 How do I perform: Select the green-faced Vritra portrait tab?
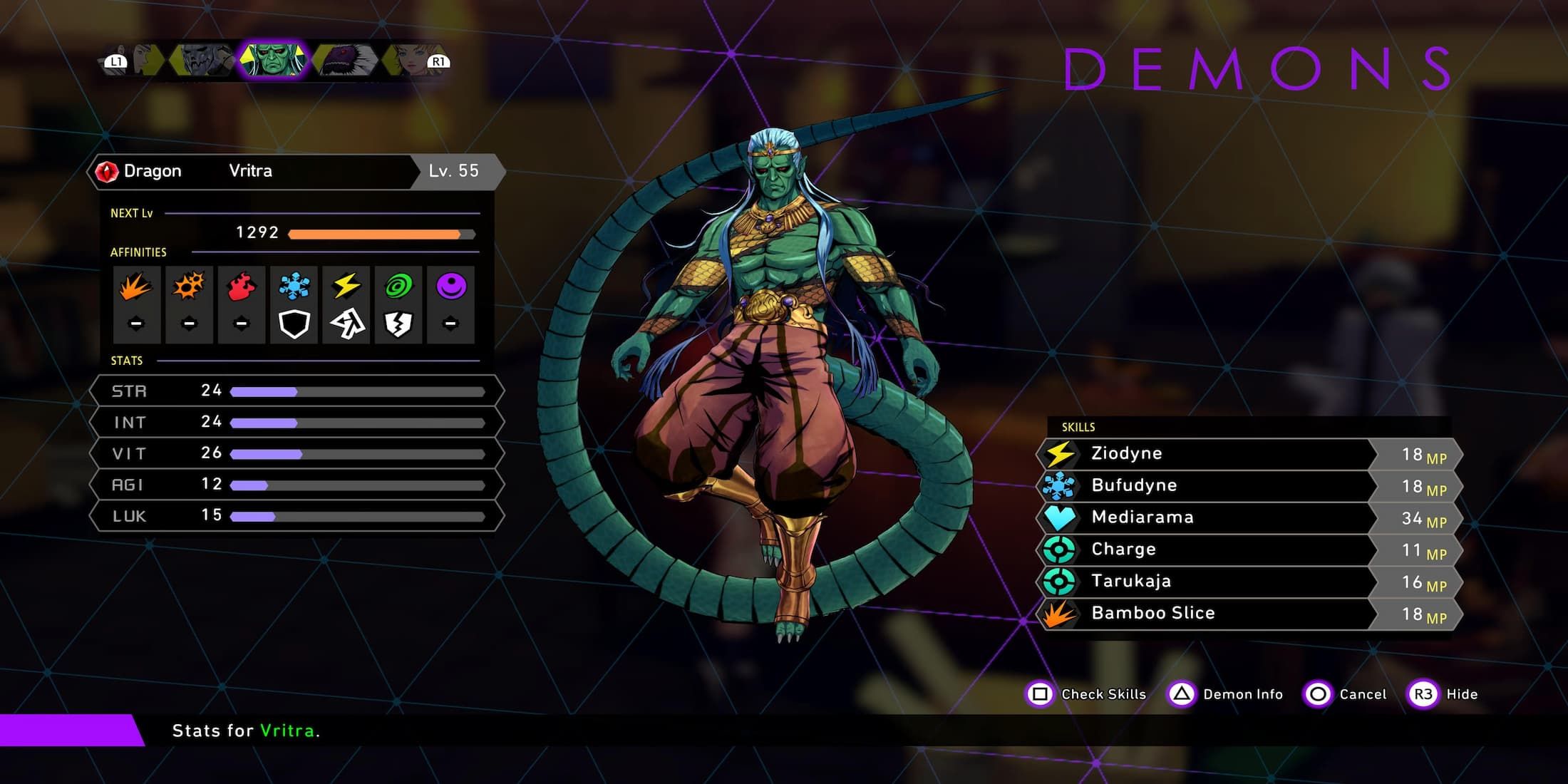tap(273, 60)
